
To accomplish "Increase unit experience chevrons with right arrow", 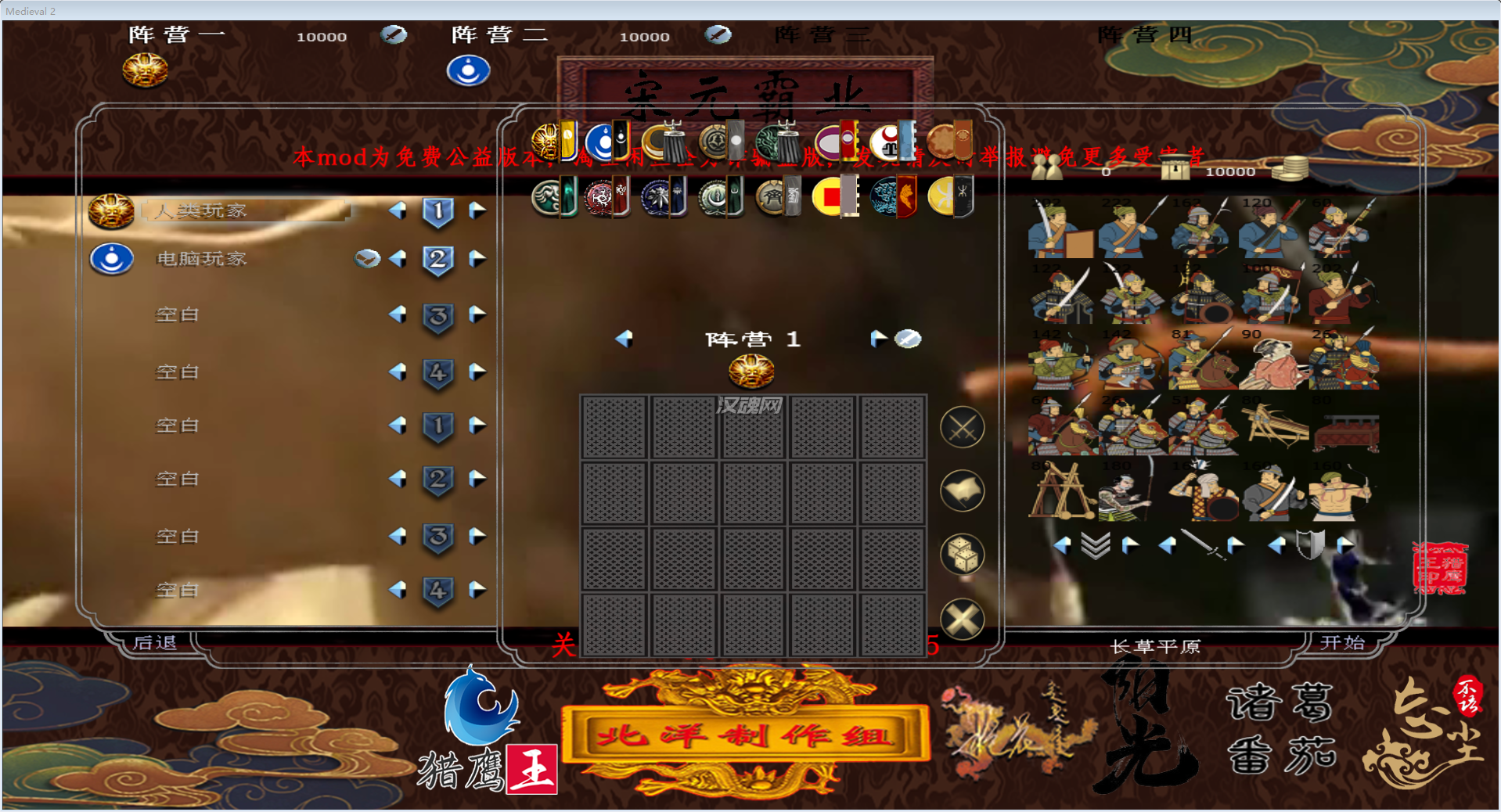I will [x=1130, y=545].
